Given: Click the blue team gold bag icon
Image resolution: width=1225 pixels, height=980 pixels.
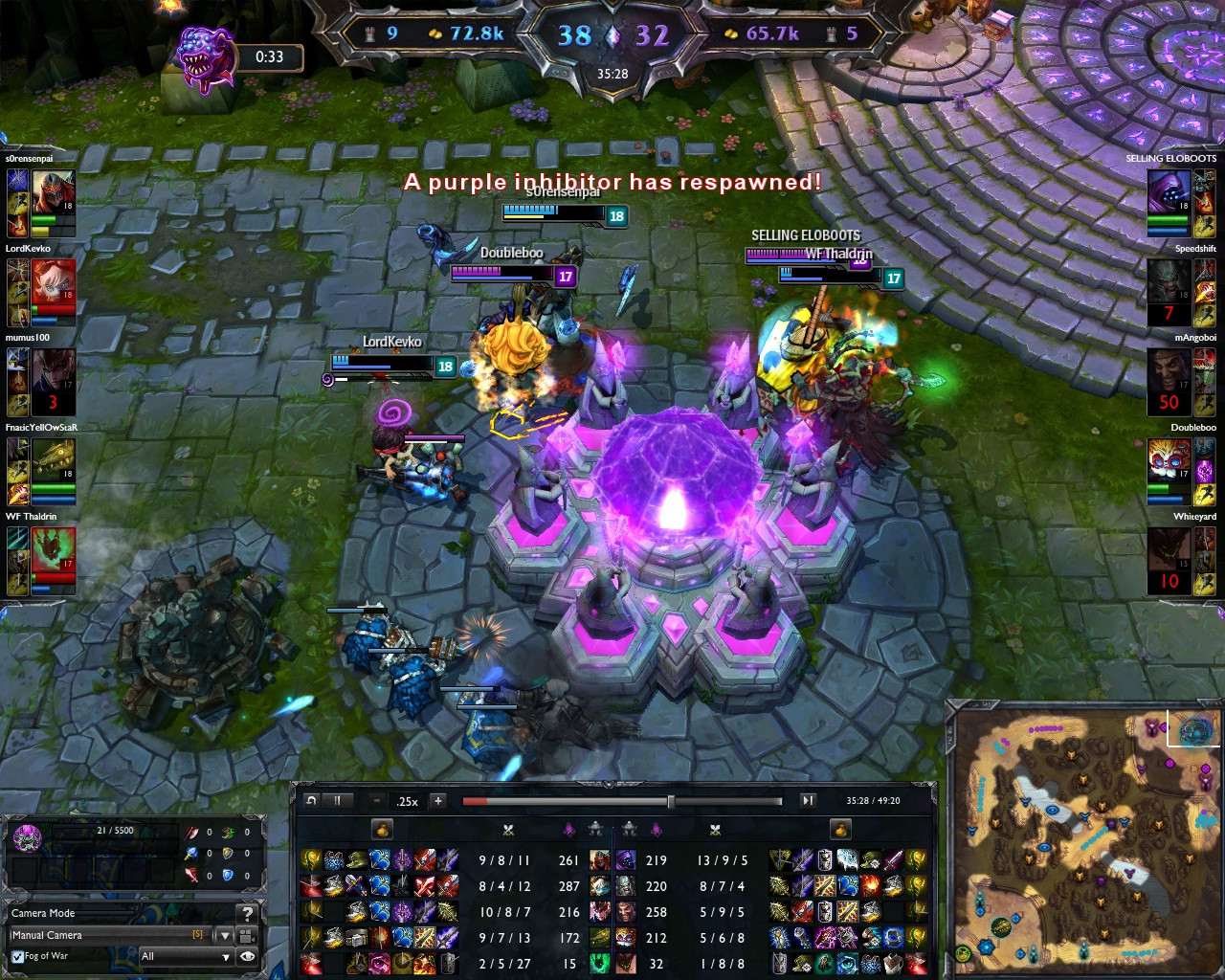Looking at the screenshot, I should click(382, 829).
